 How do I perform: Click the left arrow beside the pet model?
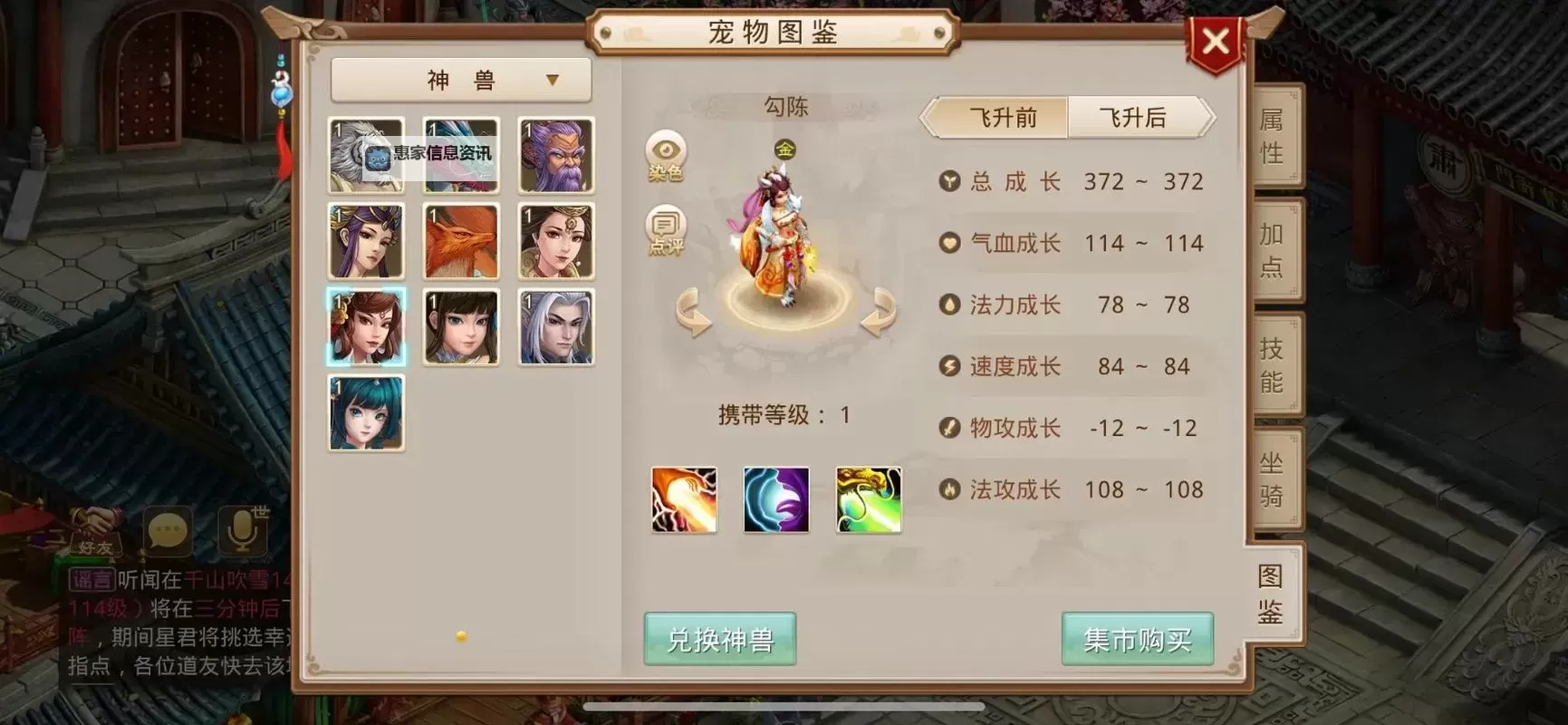(692, 313)
